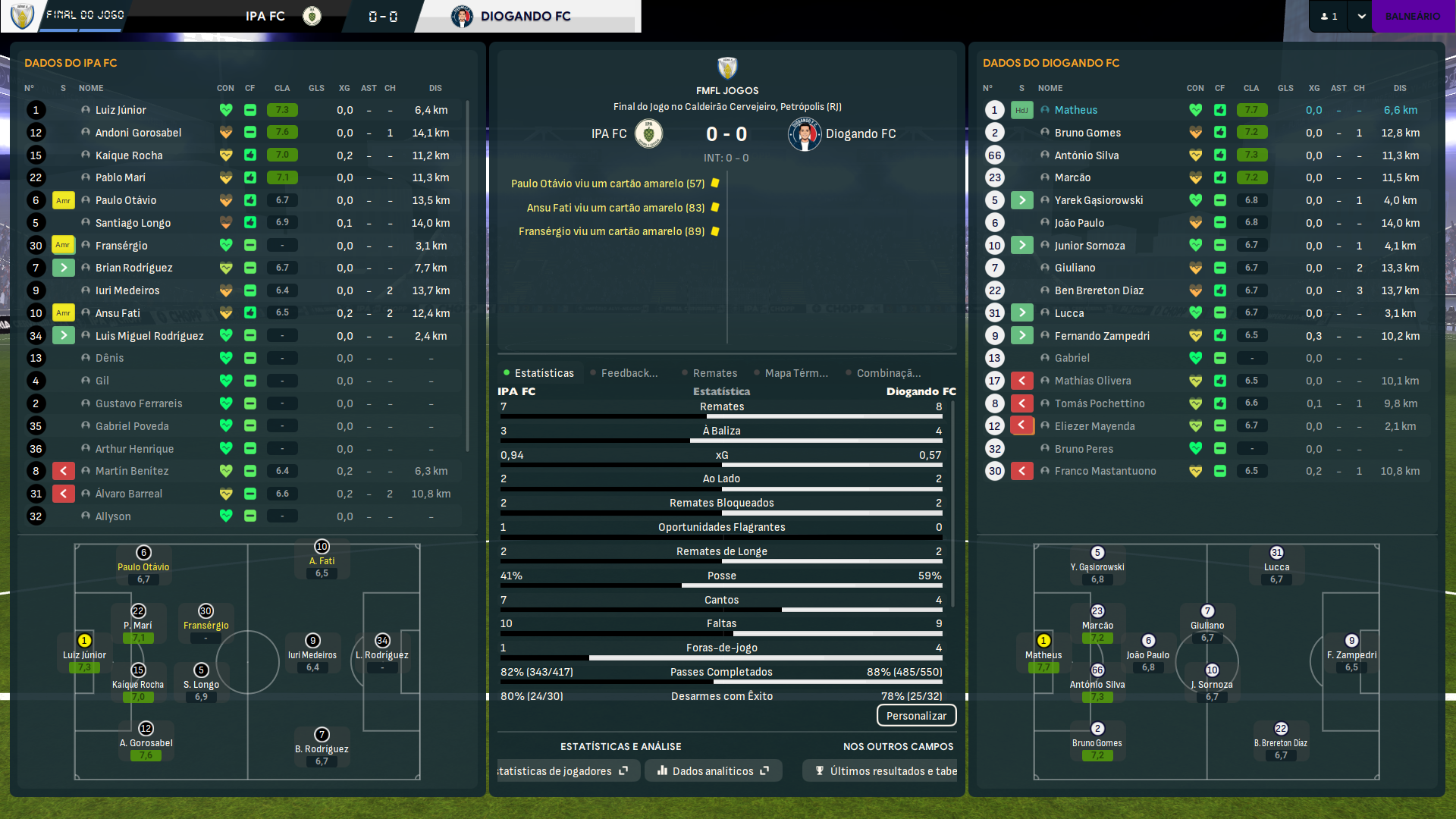The image size is (1456, 819).
Task: Select the Mapa Térmico tab
Action: 795,373
